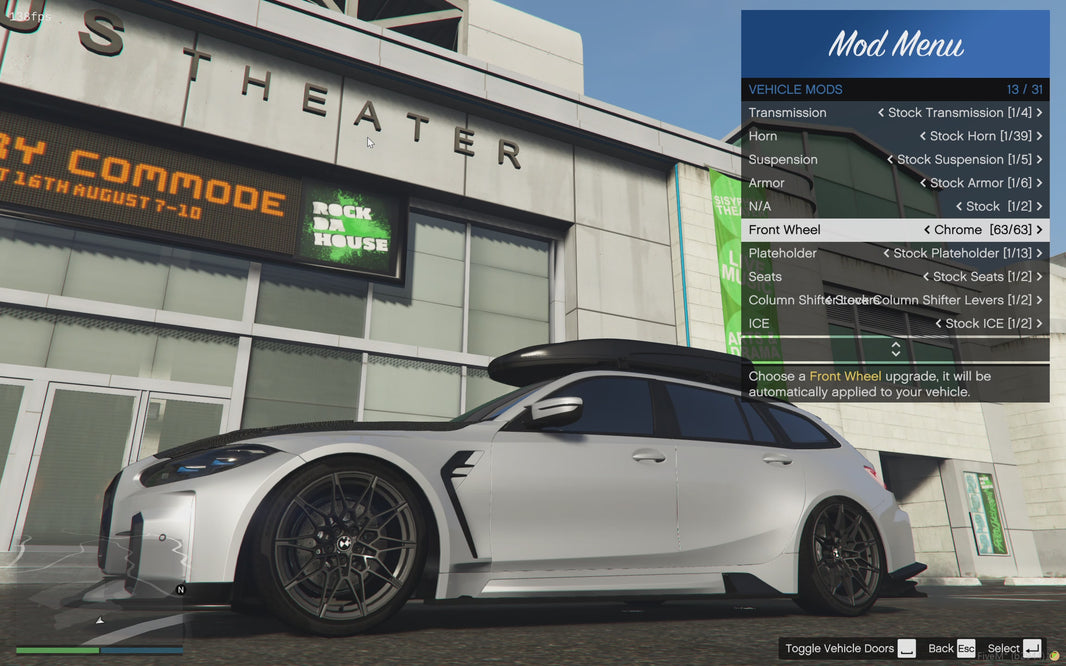Cycle Transmission using its right arrow

coord(1039,113)
